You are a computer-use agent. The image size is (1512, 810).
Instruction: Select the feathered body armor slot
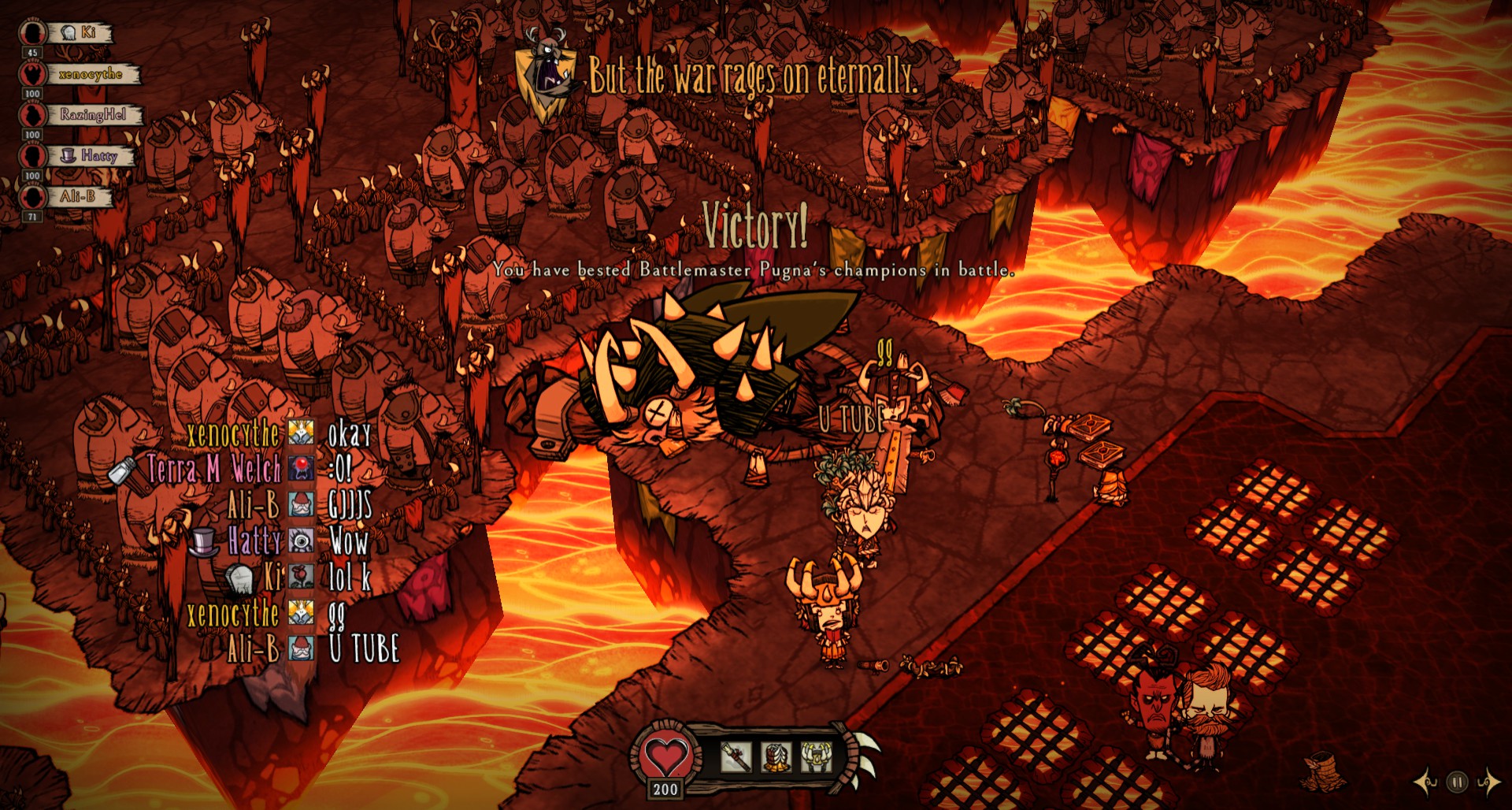(776, 757)
